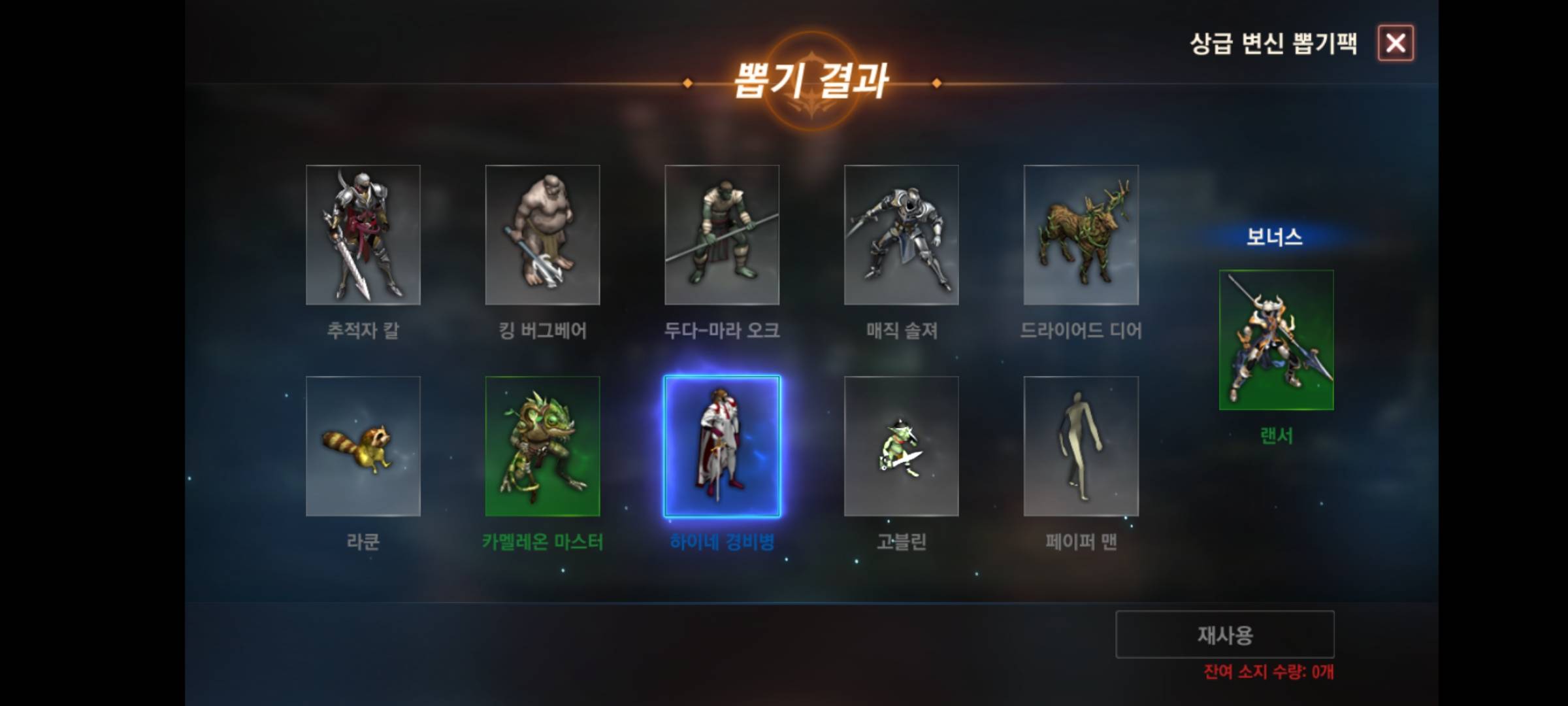Click the 뽑기 결과 header title

point(818,81)
